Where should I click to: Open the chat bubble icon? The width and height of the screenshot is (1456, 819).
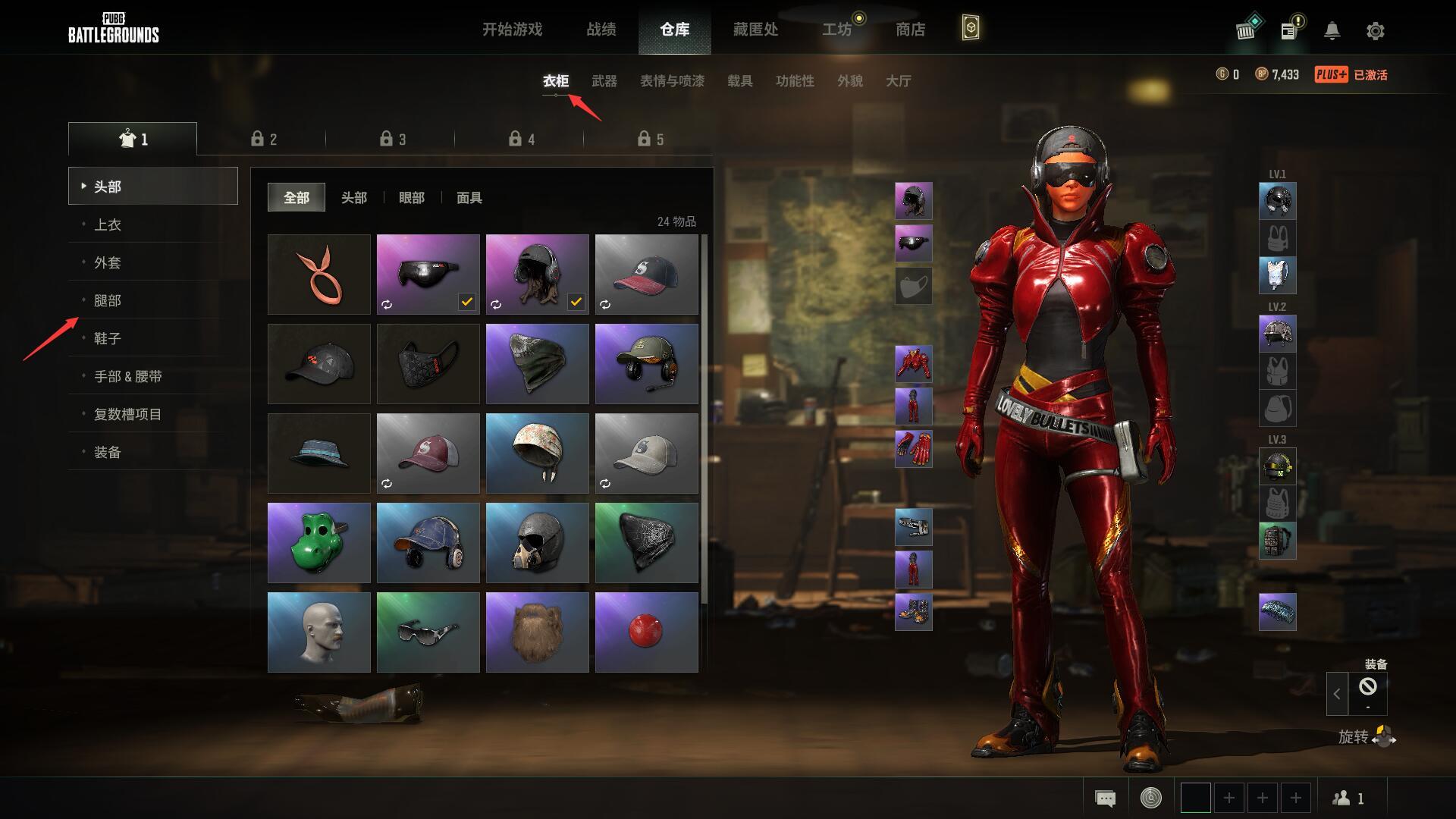pos(1105,798)
